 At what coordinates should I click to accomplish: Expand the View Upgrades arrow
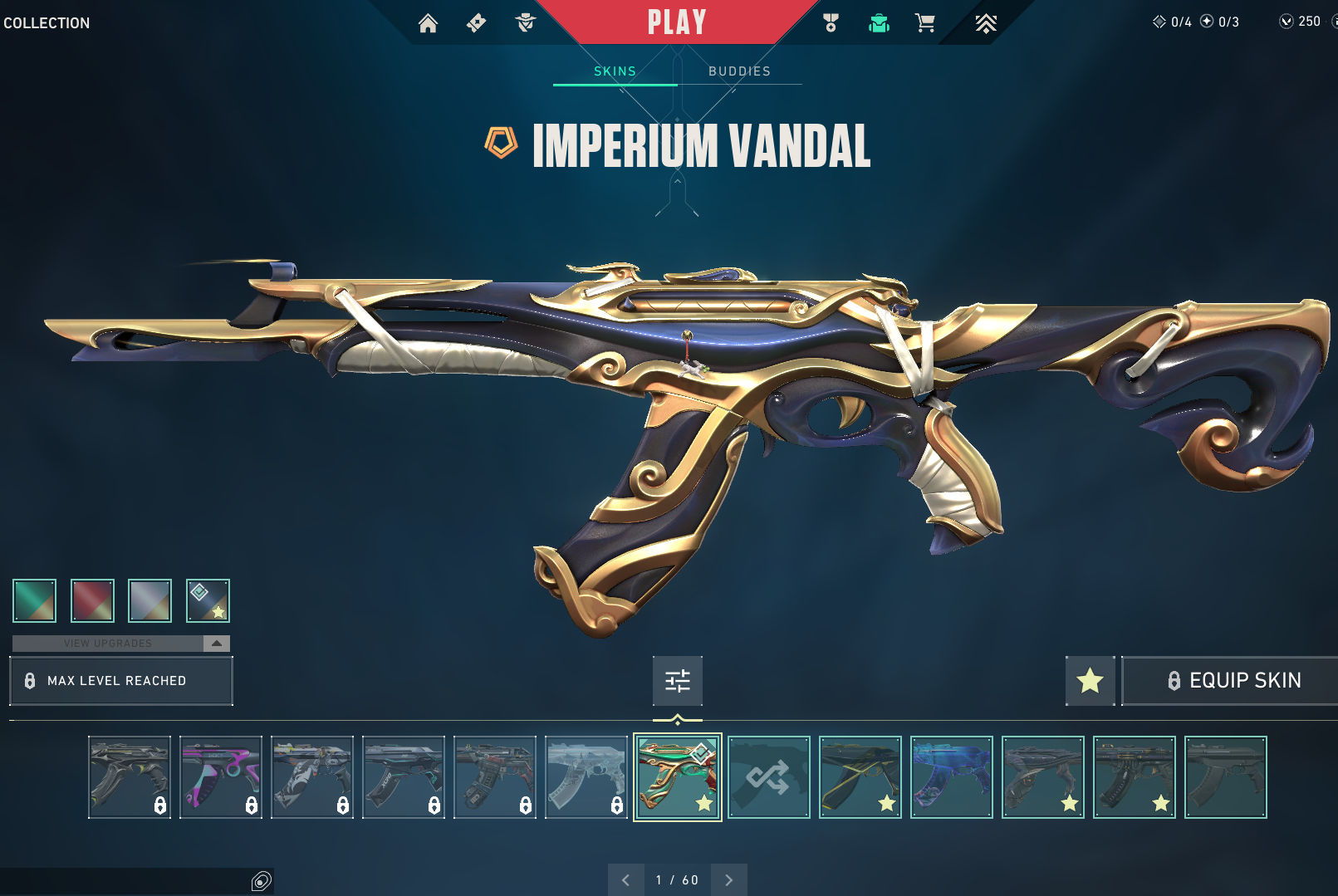(x=216, y=644)
